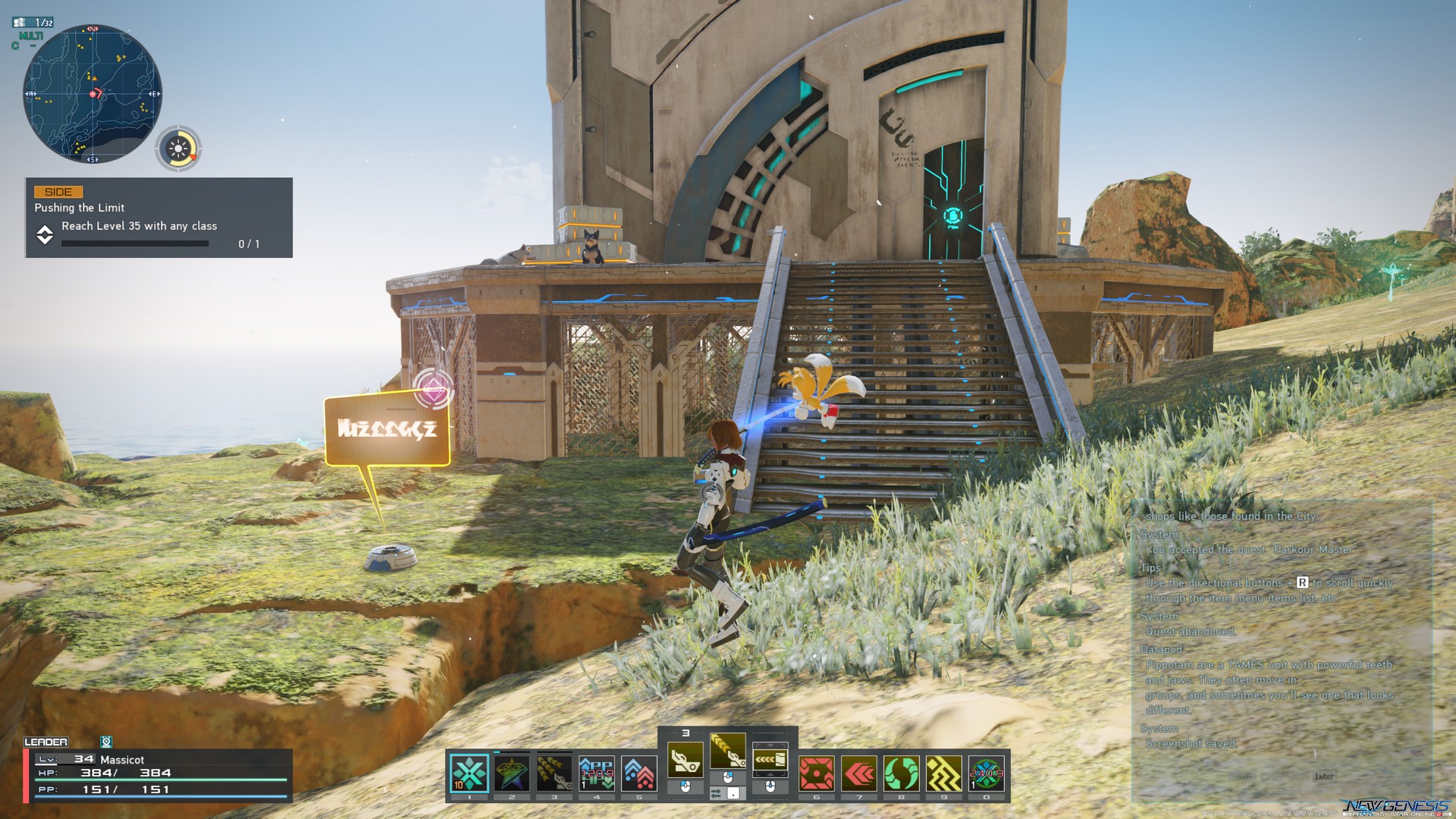Expand the weapon palette with the up arrow

click(x=770, y=774)
